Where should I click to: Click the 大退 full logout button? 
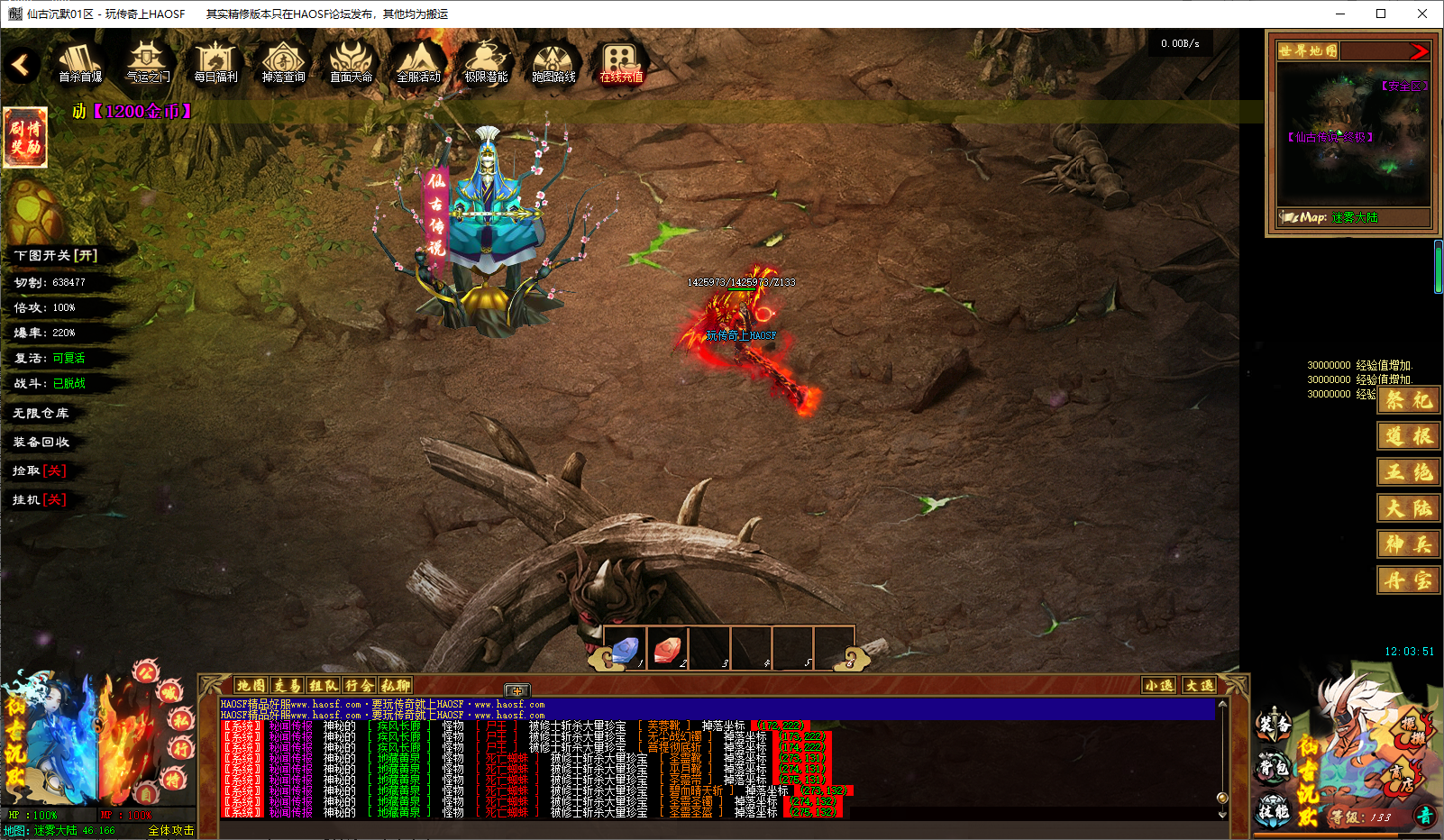tap(1199, 686)
